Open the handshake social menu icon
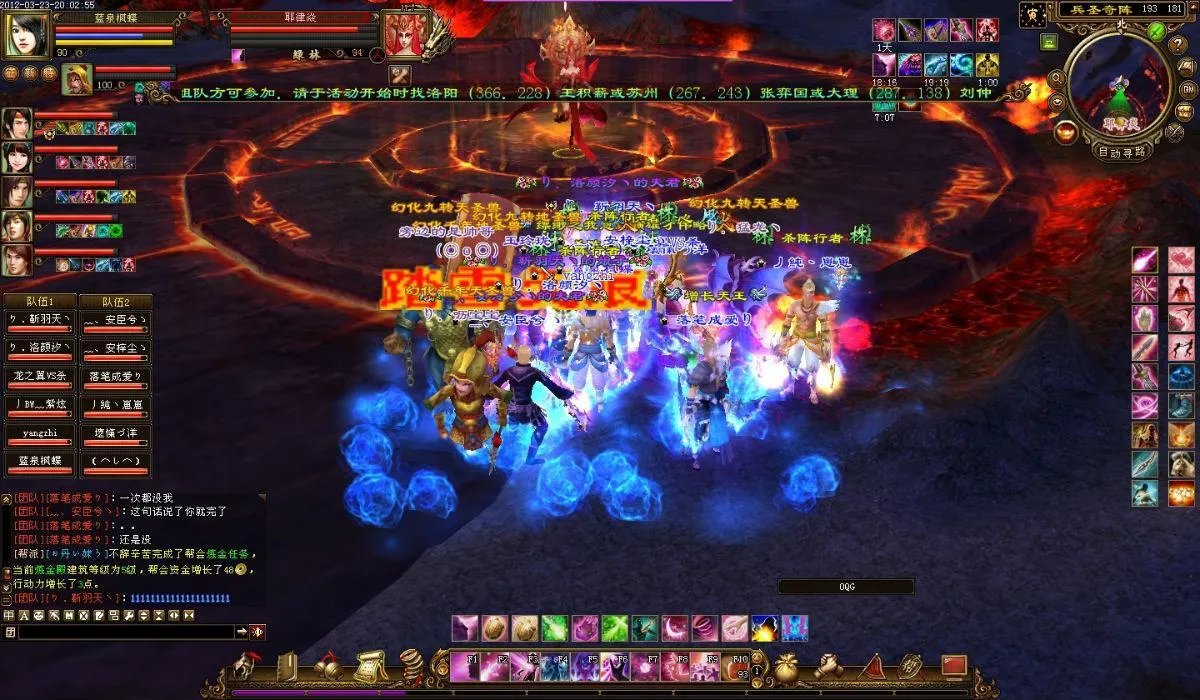Screen dimensions: 1200x700 pos(828,665)
